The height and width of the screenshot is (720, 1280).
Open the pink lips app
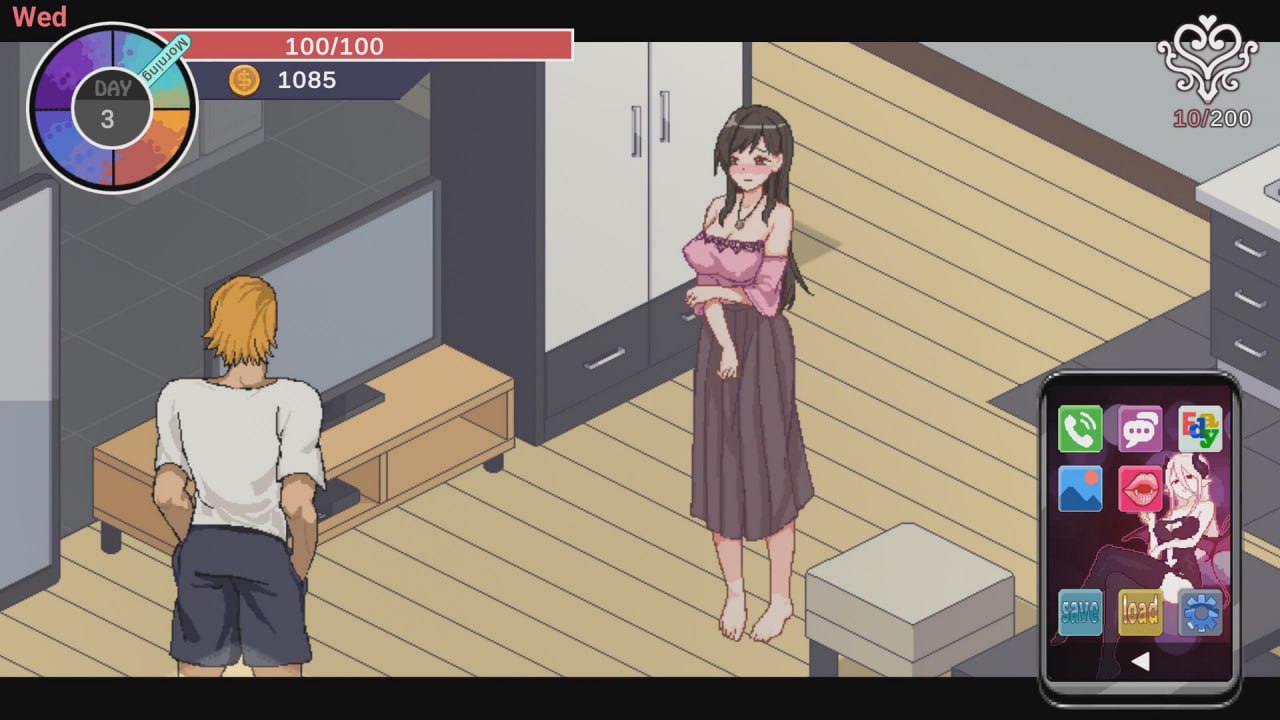coord(1140,490)
